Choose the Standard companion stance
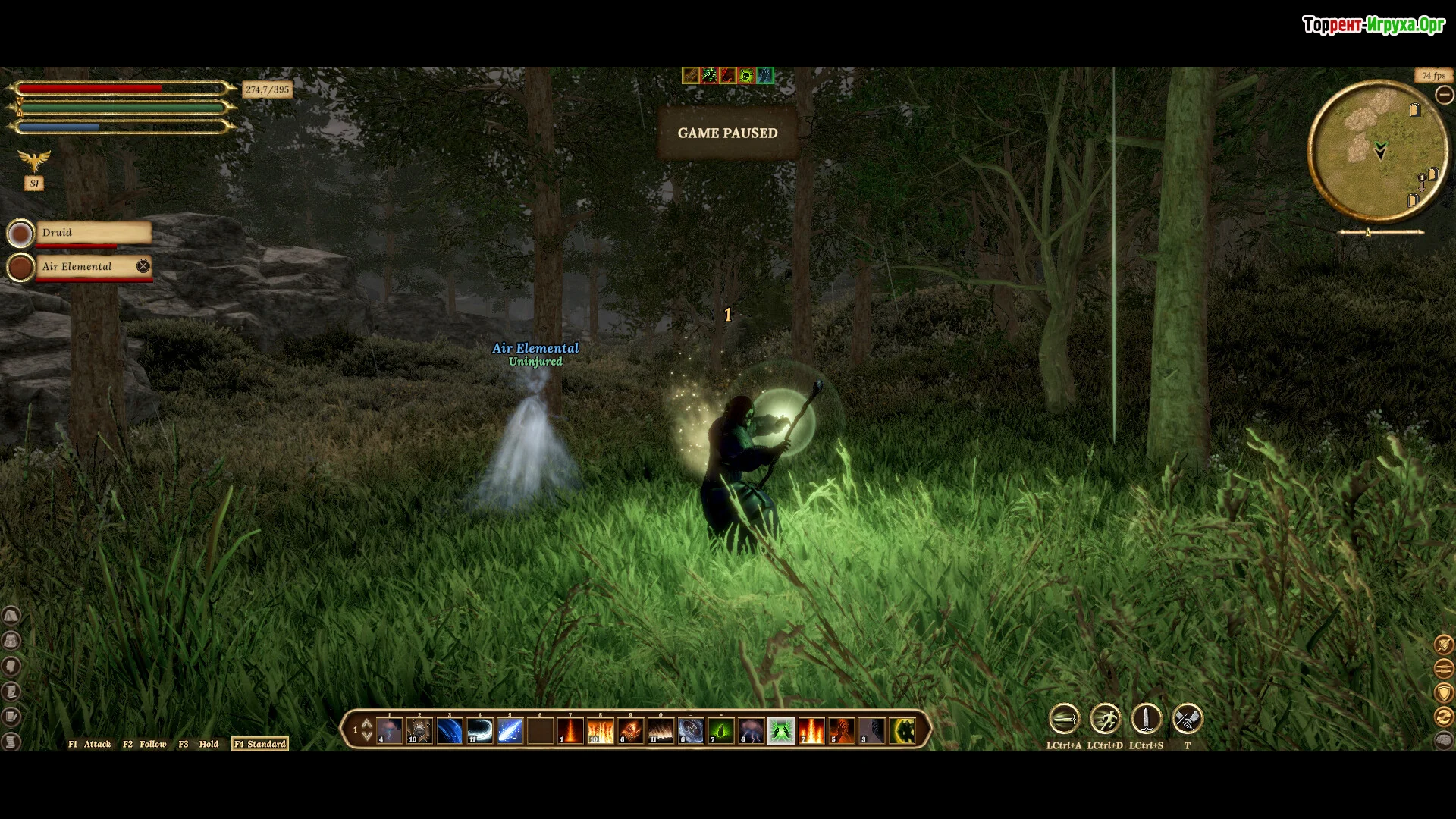 (x=260, y=744)
